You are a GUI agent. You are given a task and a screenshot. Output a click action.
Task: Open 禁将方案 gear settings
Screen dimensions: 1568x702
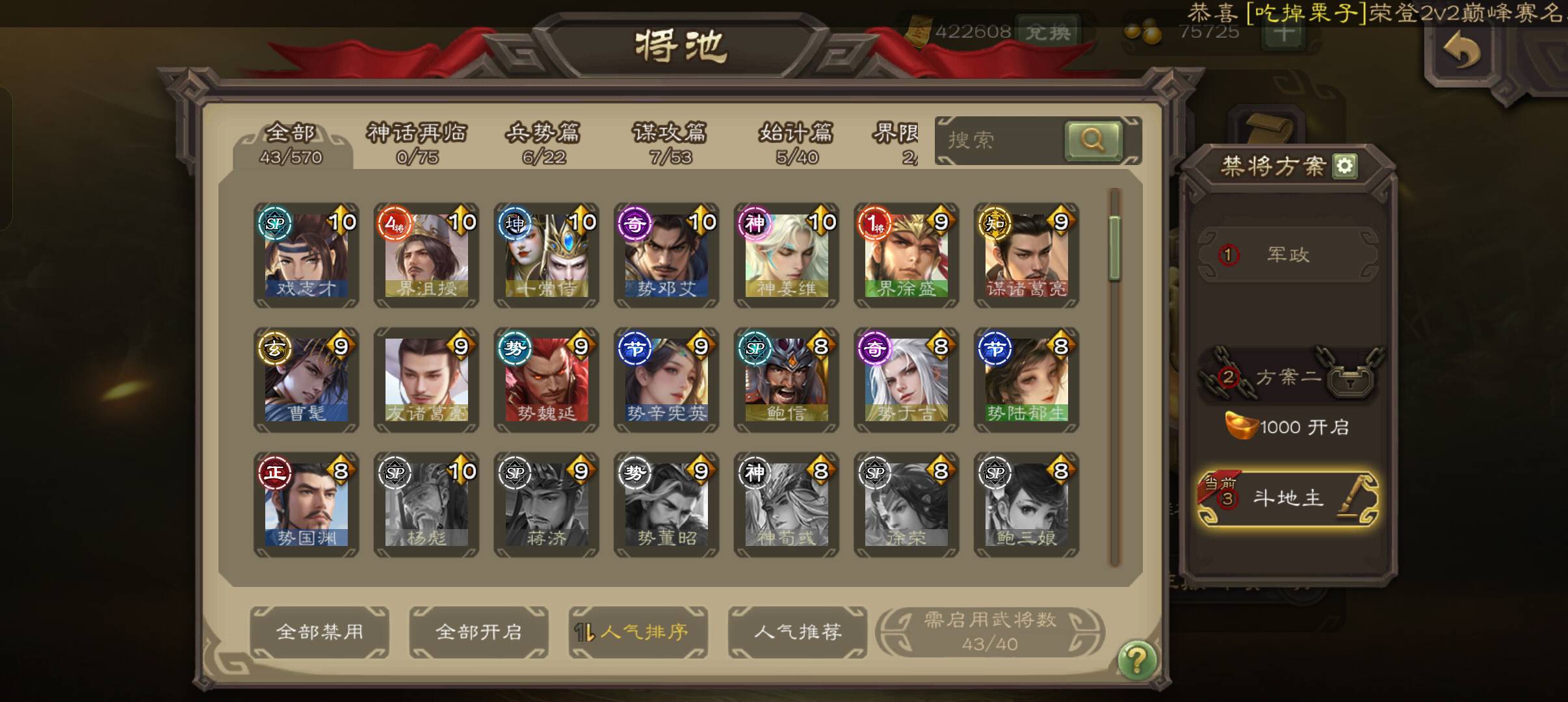tap(1344, 166)
